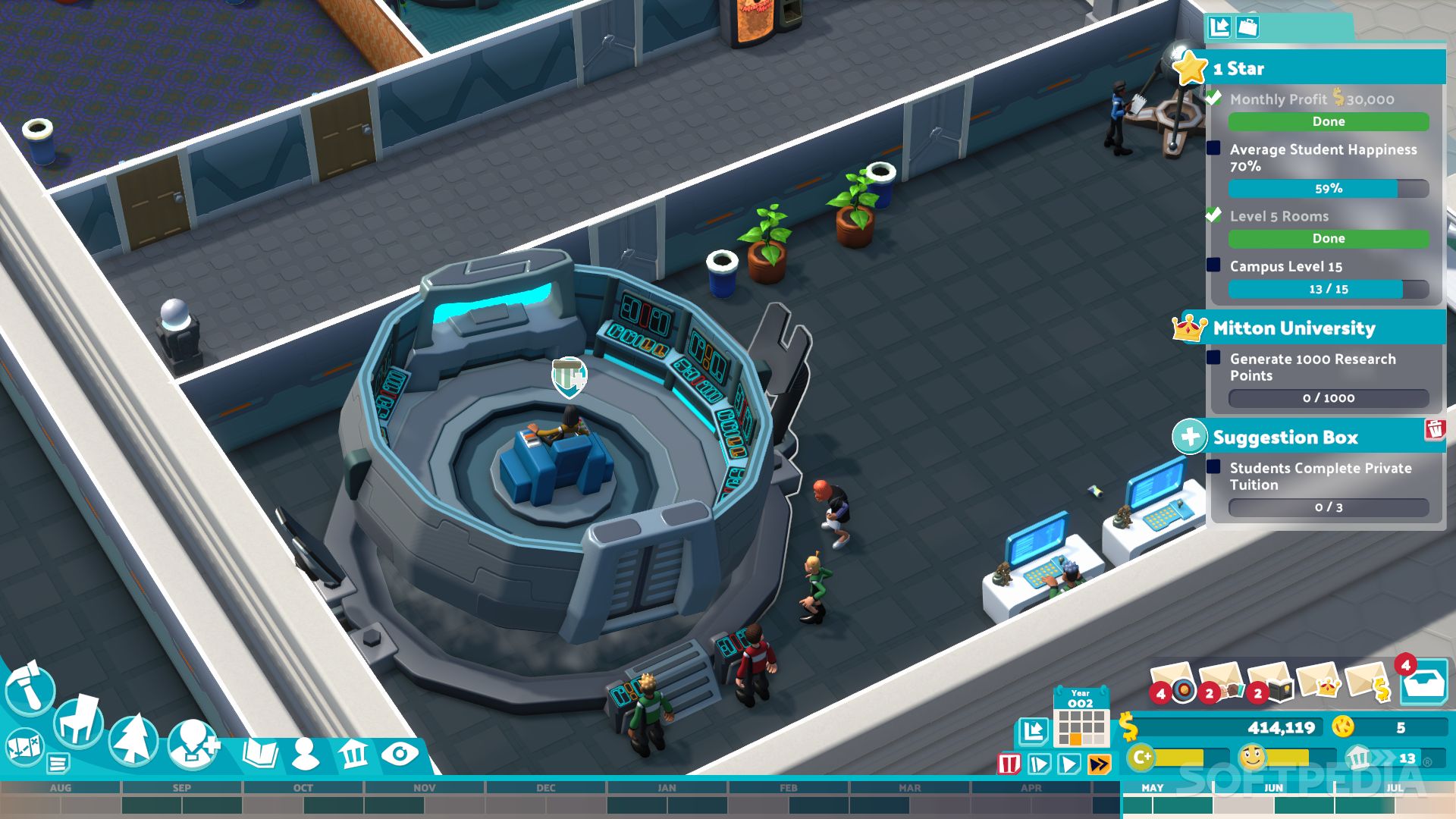Viewport: 1456px width, 819px height.
Task: Toggle the eye visualisation view
Action: [x=400, y=754]
